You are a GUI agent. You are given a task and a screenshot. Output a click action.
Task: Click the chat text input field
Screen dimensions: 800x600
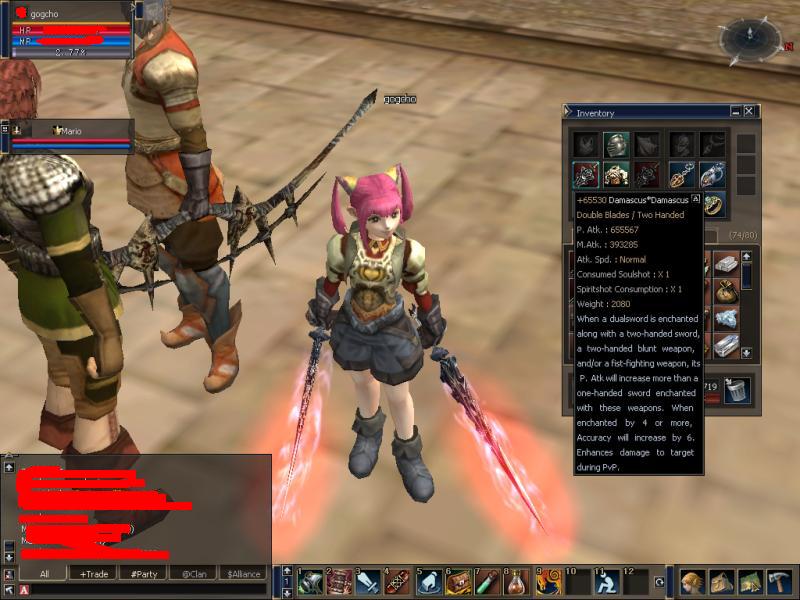[150, 590]
